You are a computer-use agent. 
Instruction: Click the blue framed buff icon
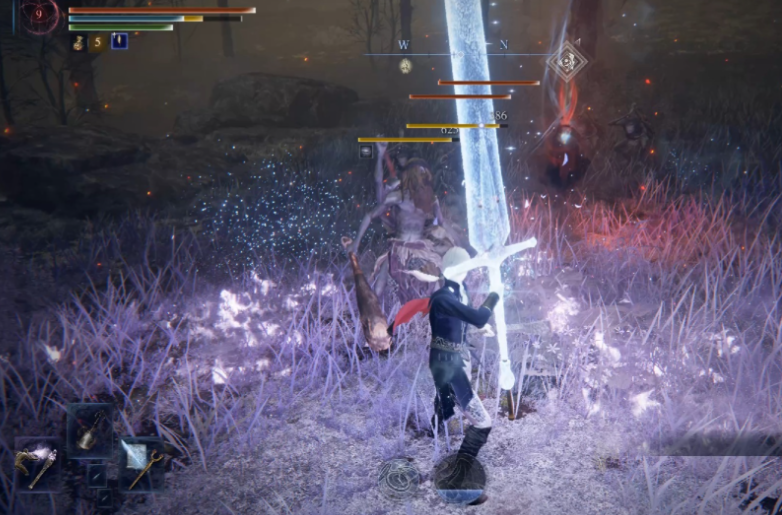click(x=119, y=42)
